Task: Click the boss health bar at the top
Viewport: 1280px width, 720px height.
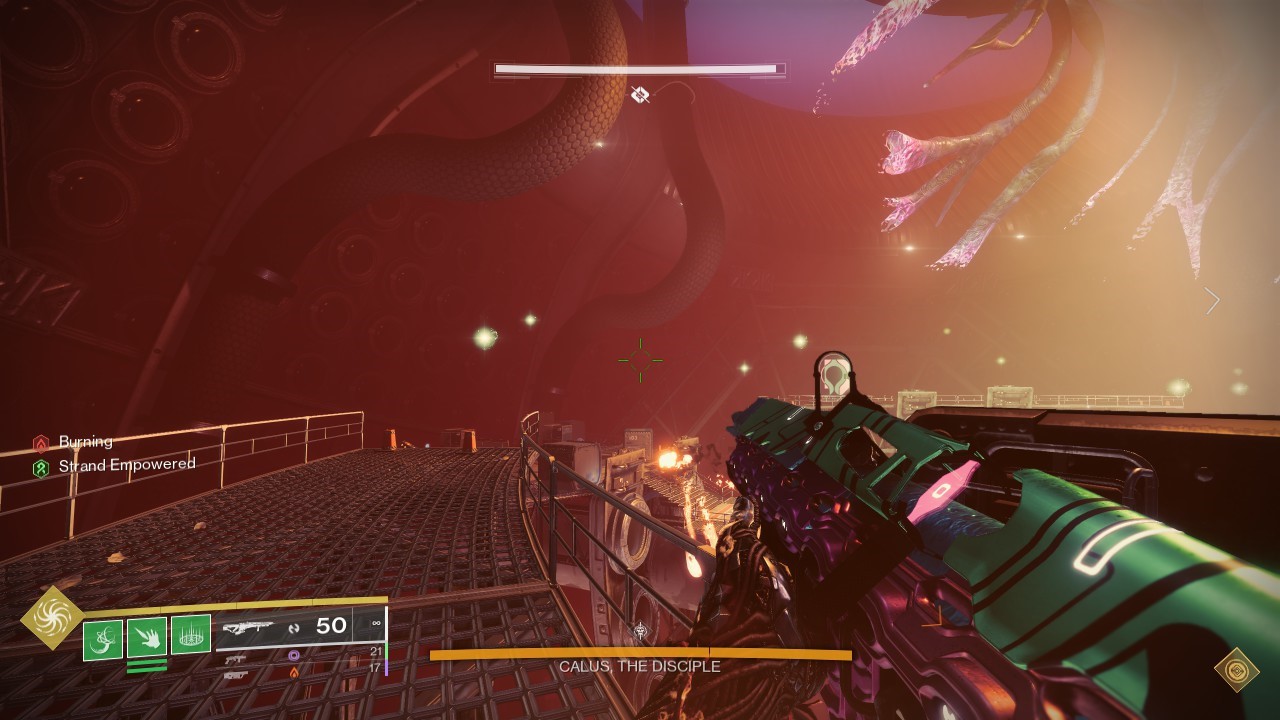Action: tap(638, 69)
